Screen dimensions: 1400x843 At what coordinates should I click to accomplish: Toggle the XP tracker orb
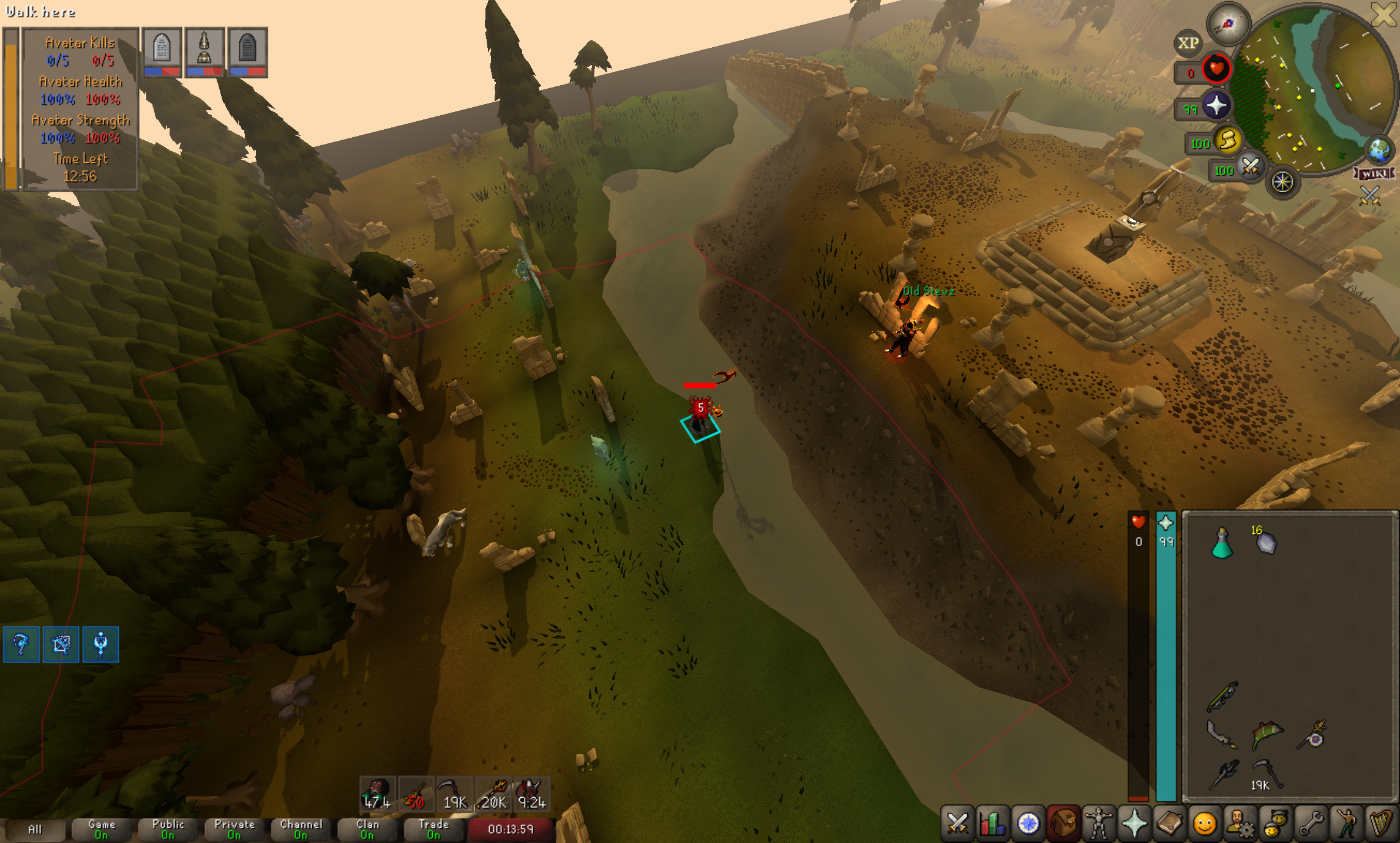[1188, 43]
